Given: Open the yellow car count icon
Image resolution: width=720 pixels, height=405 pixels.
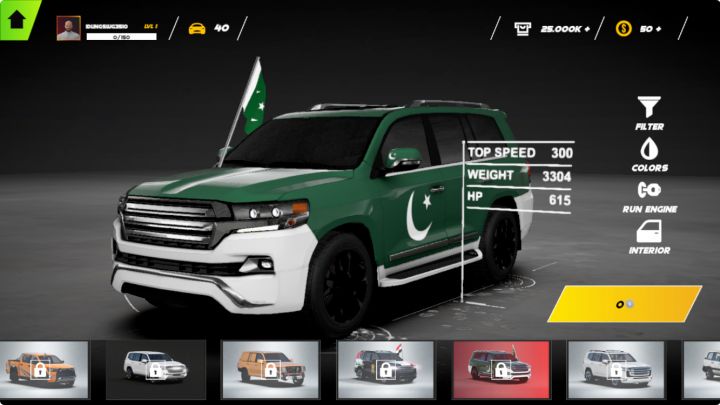Looking at the screenshot, I should tap(197, 28).
